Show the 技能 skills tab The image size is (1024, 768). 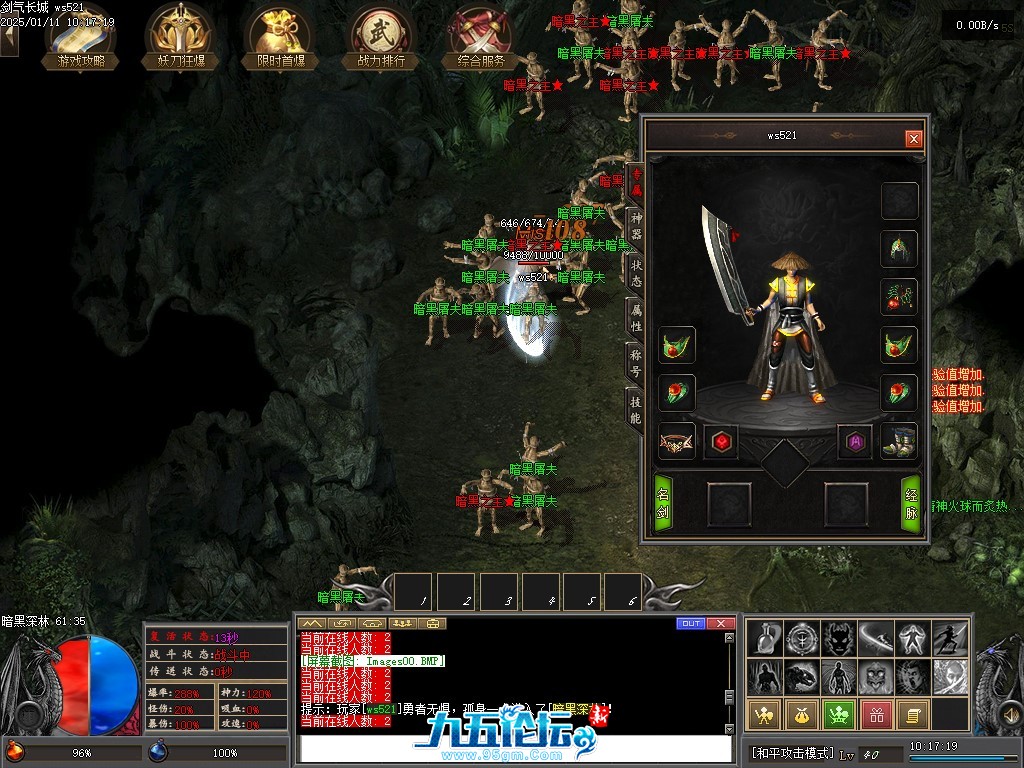[x=635, y=408]
